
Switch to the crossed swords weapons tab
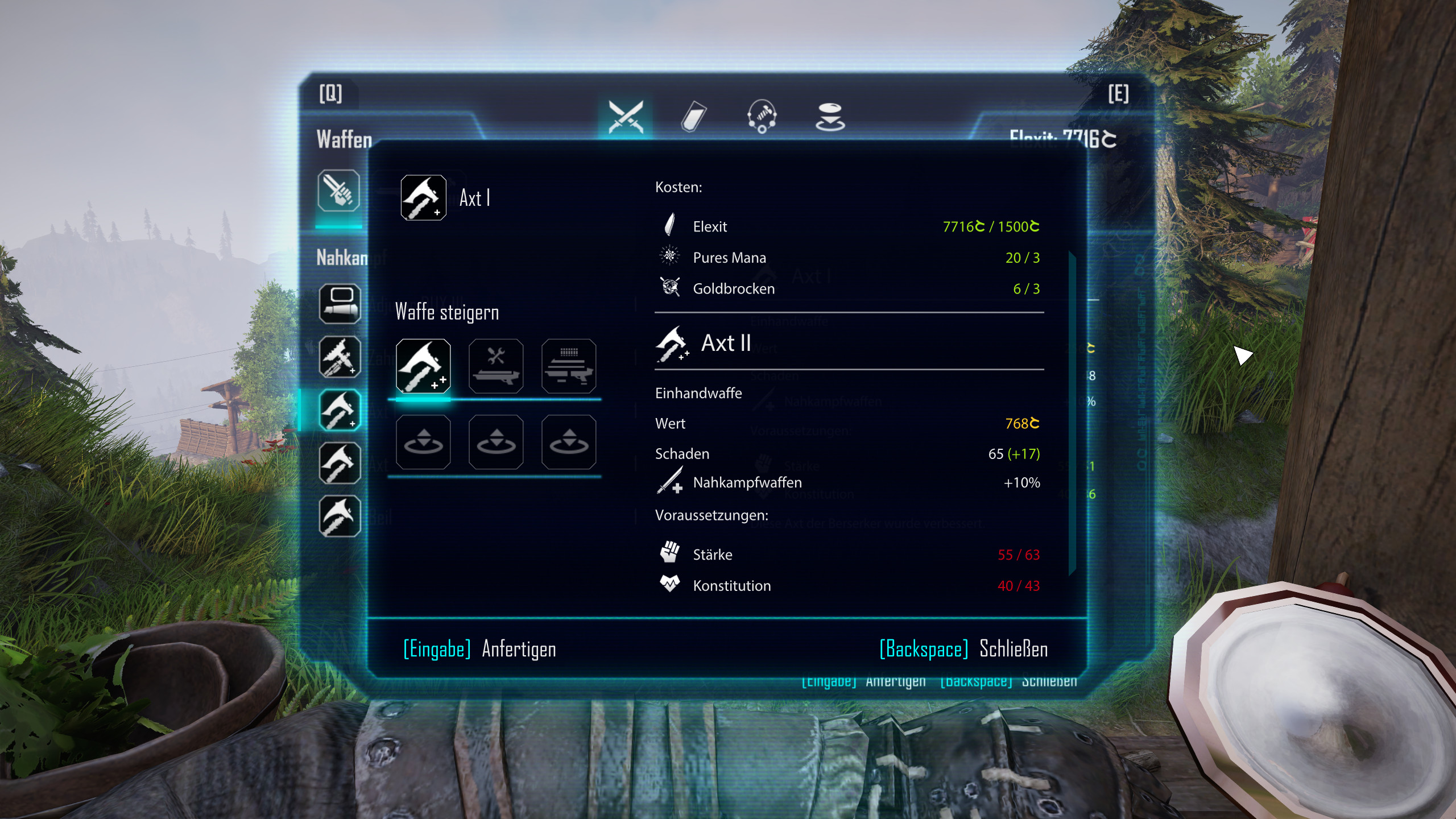(x=626, y=117)
